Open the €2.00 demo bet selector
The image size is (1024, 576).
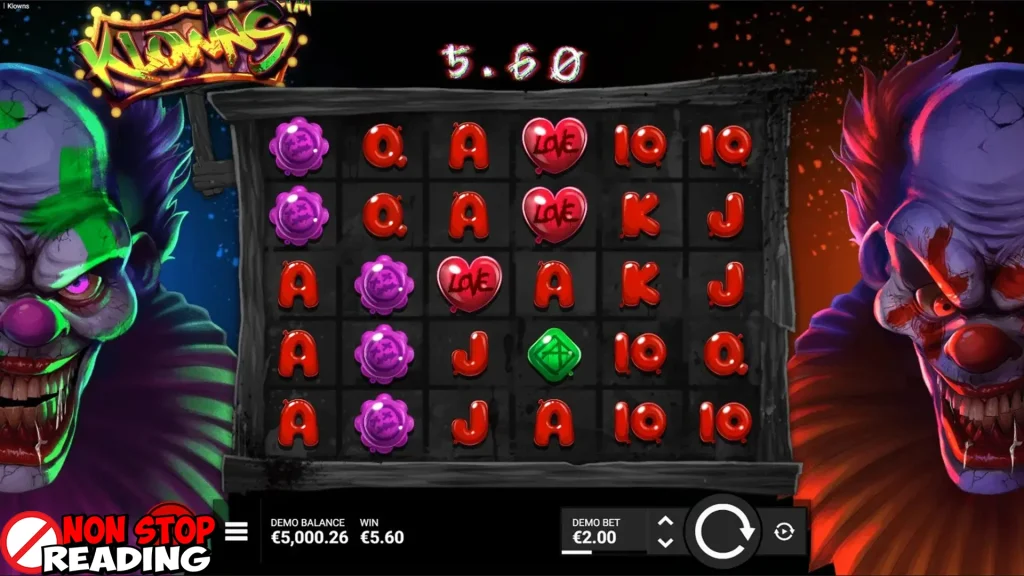pyautogui.click(x=602, y=531)
